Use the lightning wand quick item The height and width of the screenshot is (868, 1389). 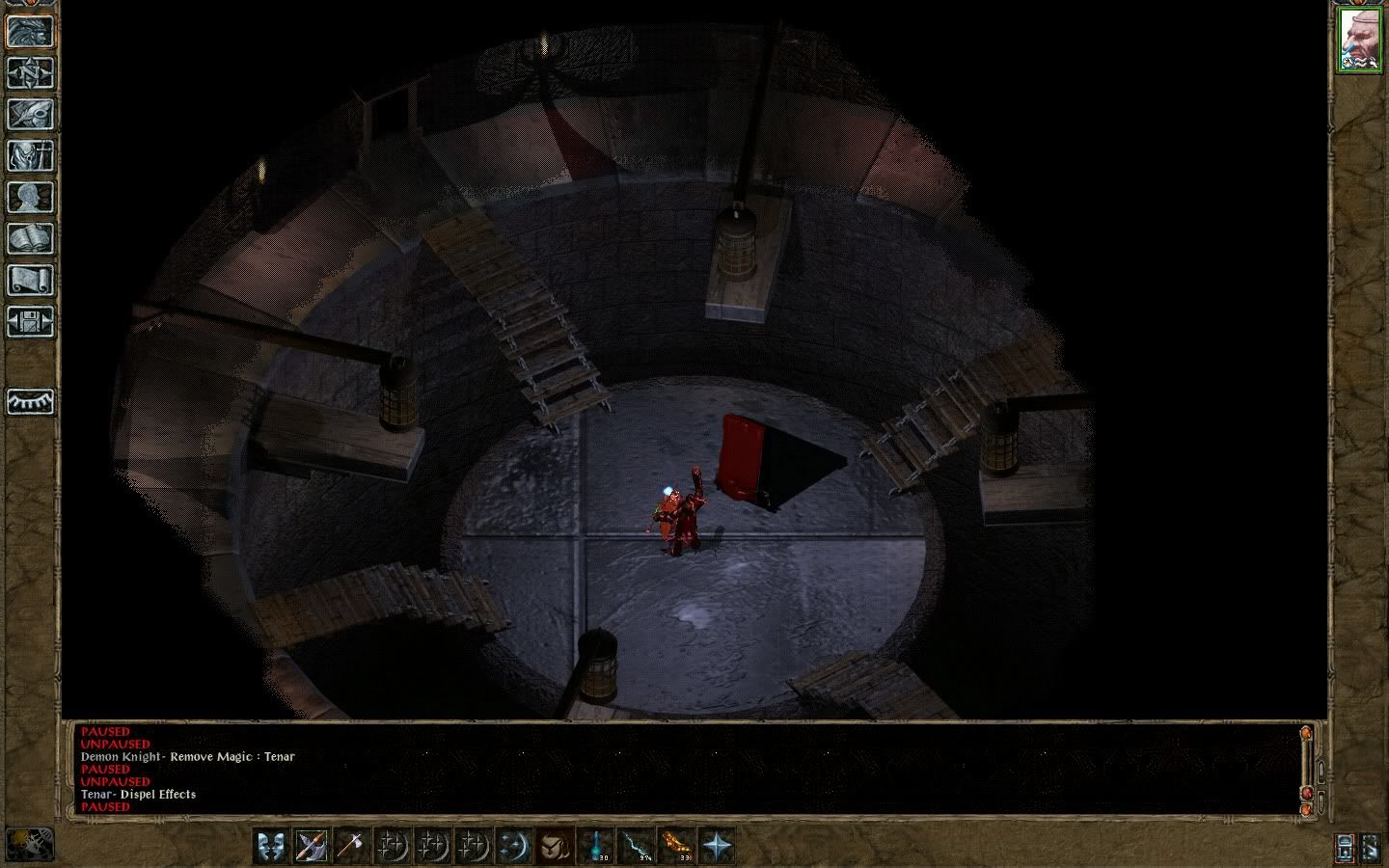[x=636, y=846]
